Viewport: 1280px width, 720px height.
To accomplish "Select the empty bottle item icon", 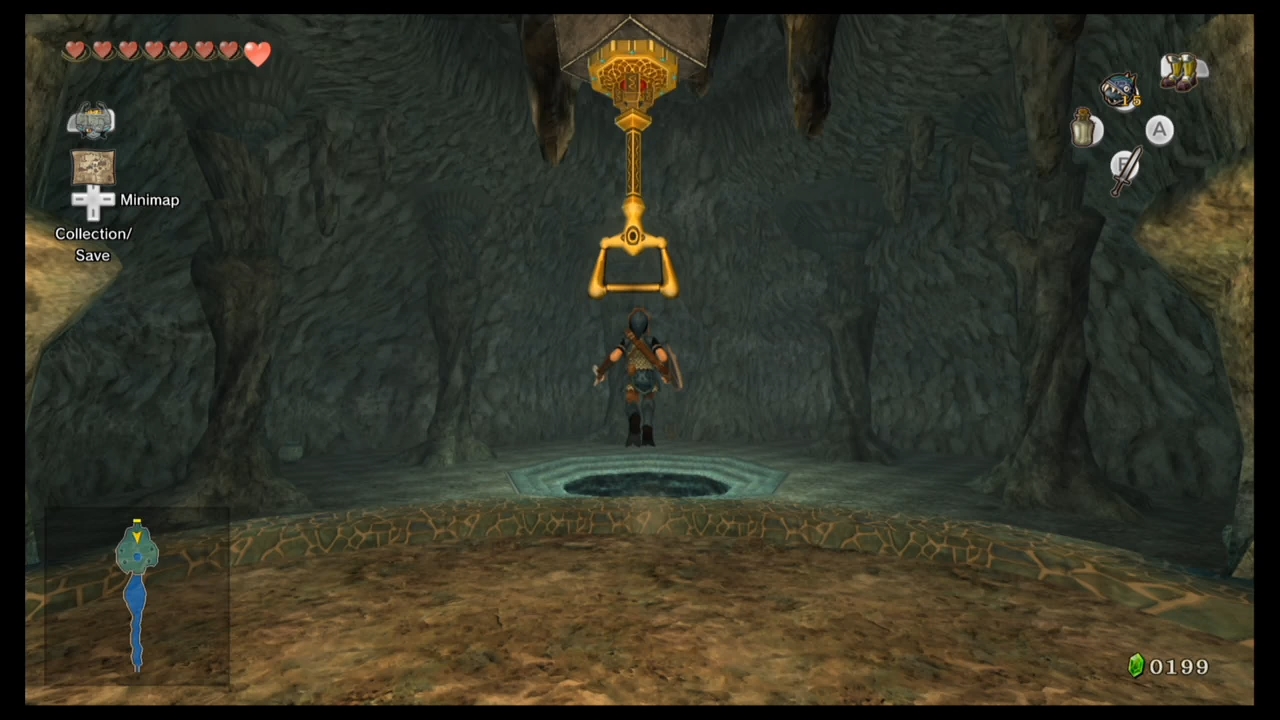I will pos(1083,130).
